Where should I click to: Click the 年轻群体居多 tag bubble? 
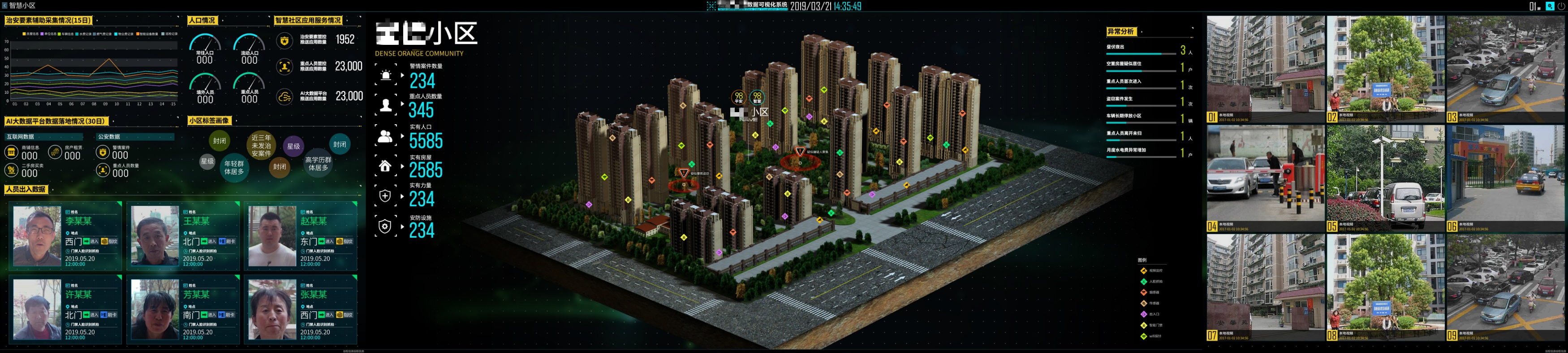(234, 167)
